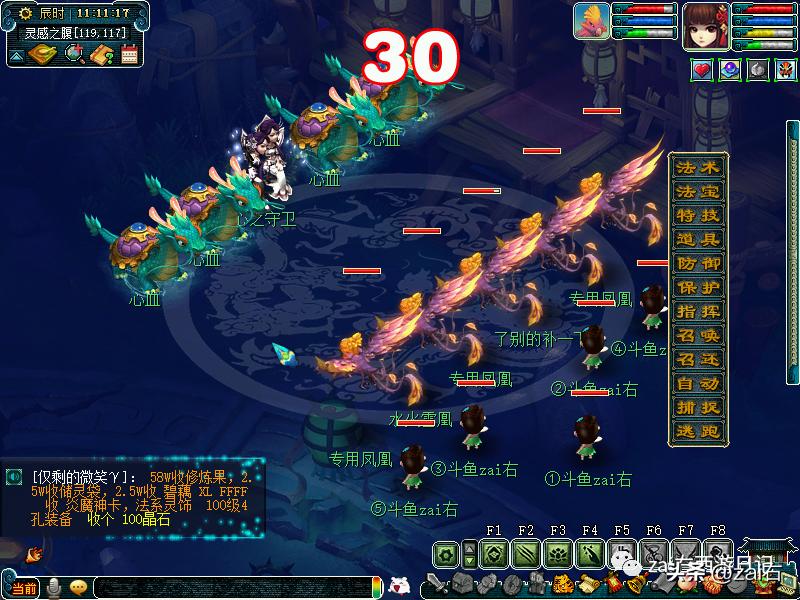
Task: Choose 法宝 from the battle menu
Action: click(698, 191)
